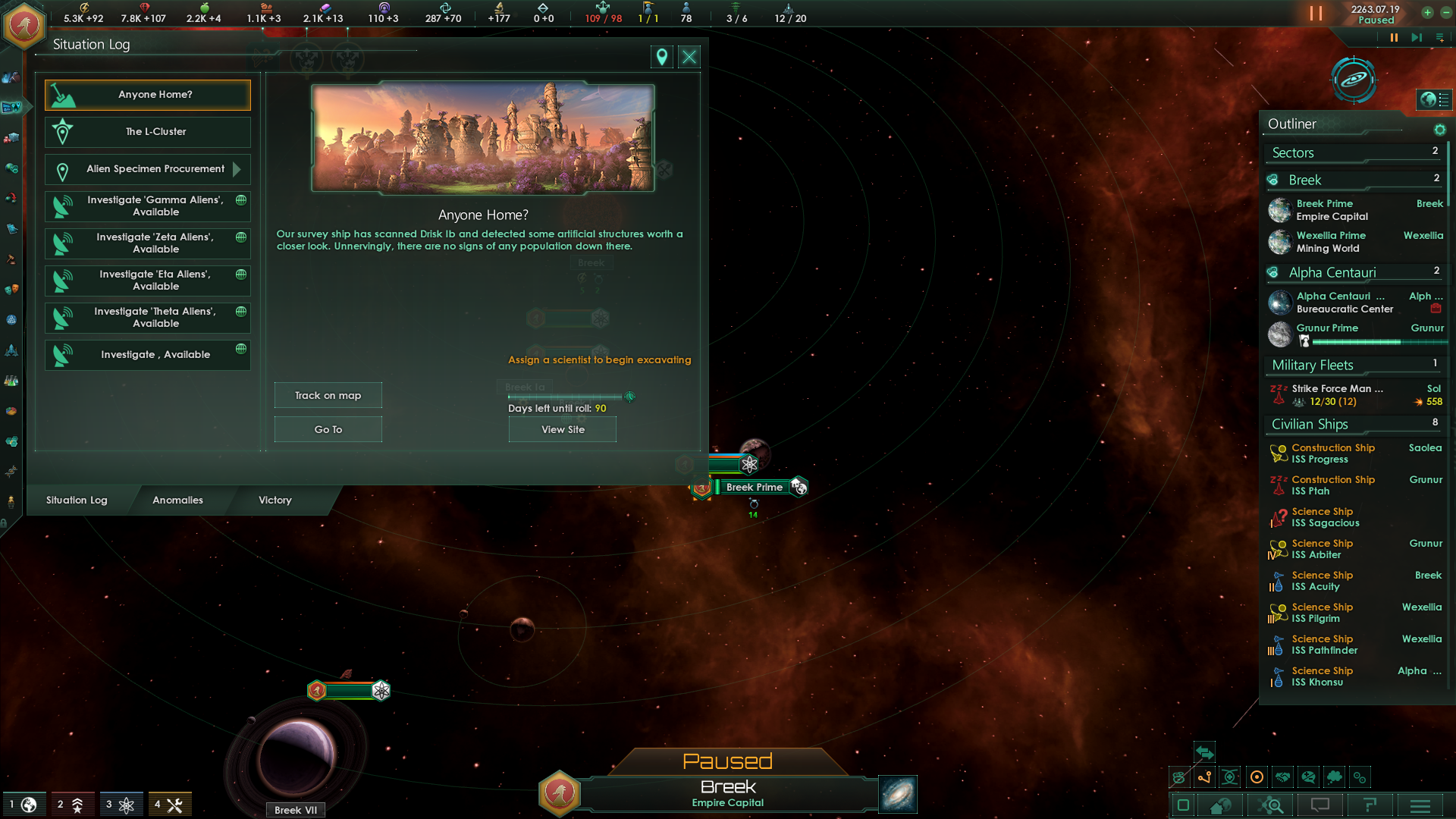Toggle the orange hyperlane map mode icon
Viewport: 1456px width, 819px height.
pyautogui.click(x=1204, y=777)
